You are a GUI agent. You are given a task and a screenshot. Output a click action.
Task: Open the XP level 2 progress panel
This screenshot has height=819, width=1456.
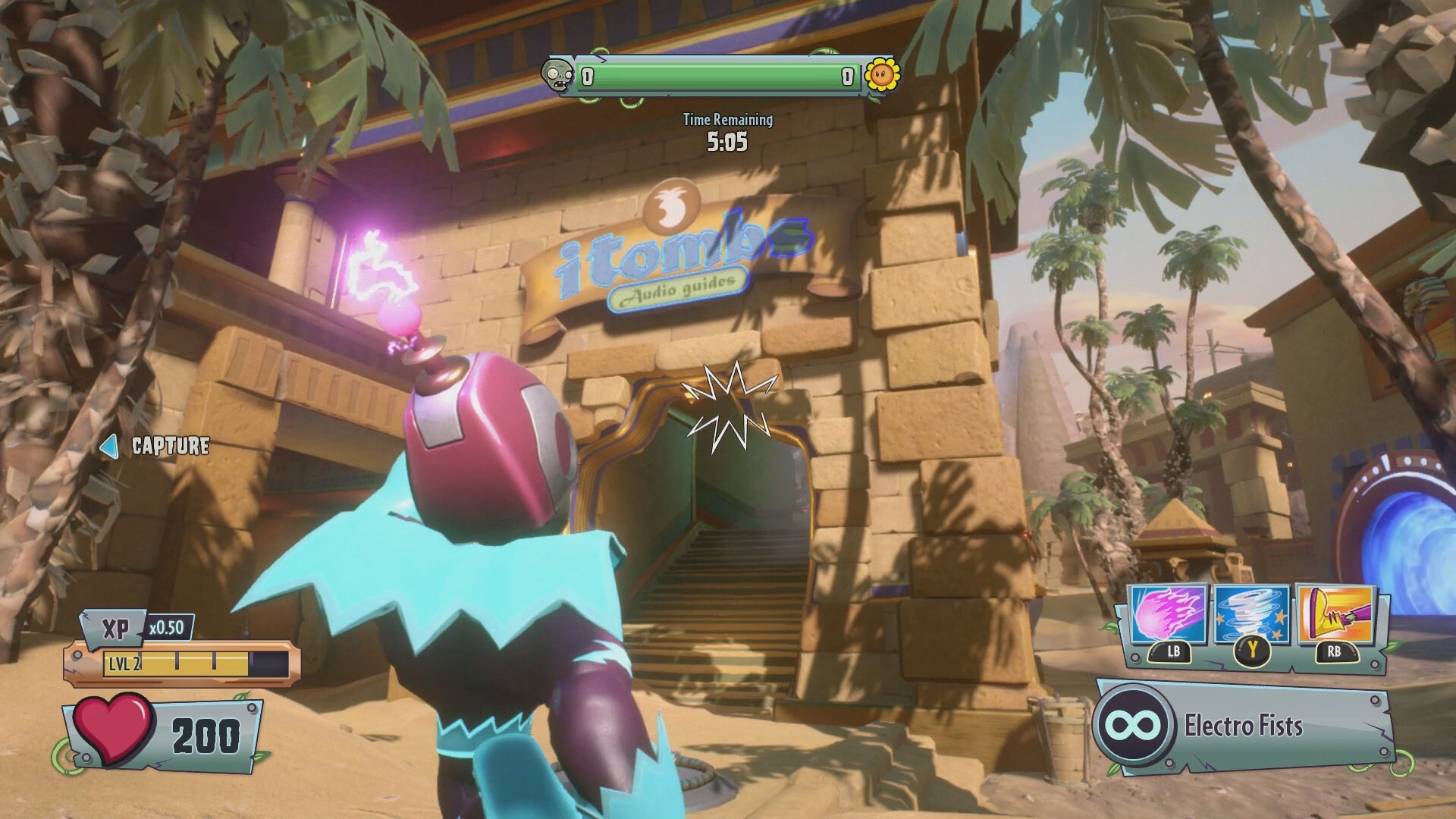(182, 664)
